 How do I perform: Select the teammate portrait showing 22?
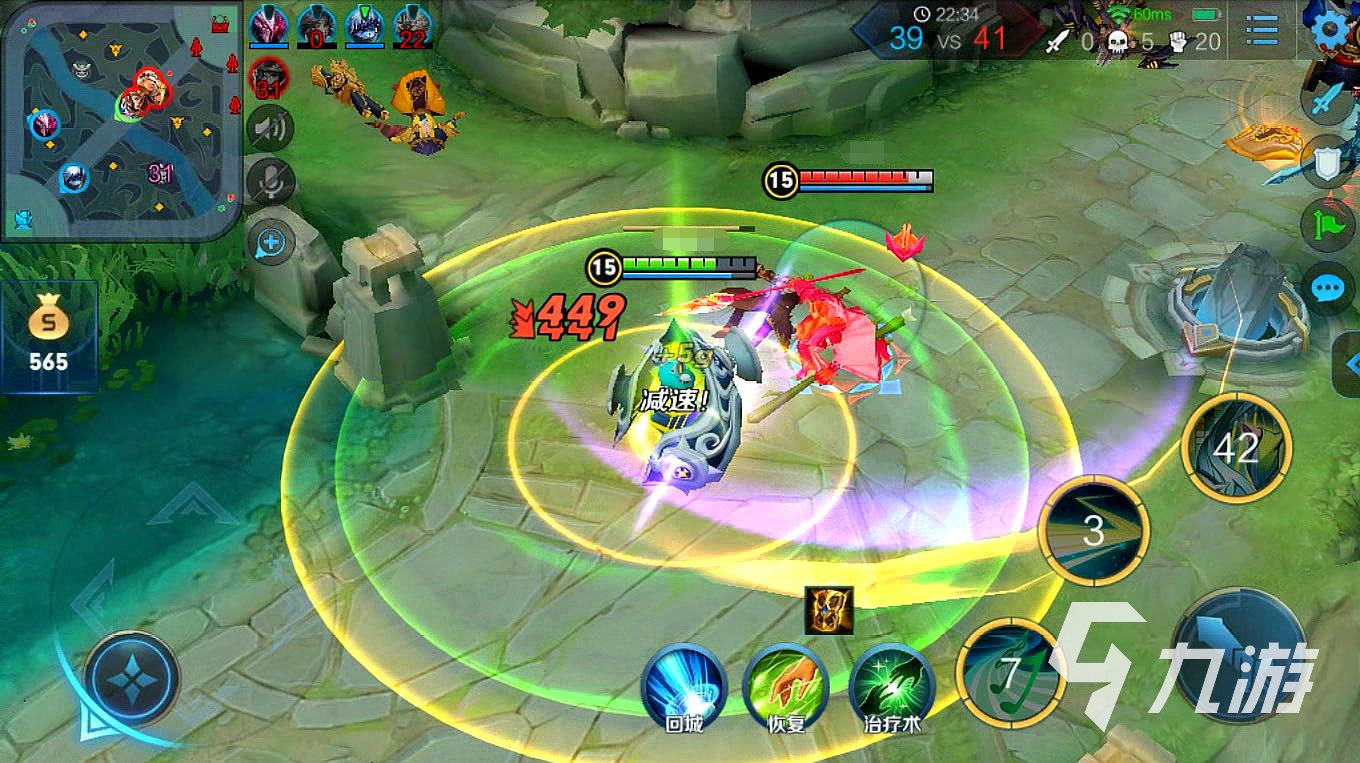click(x=412, y=27)
